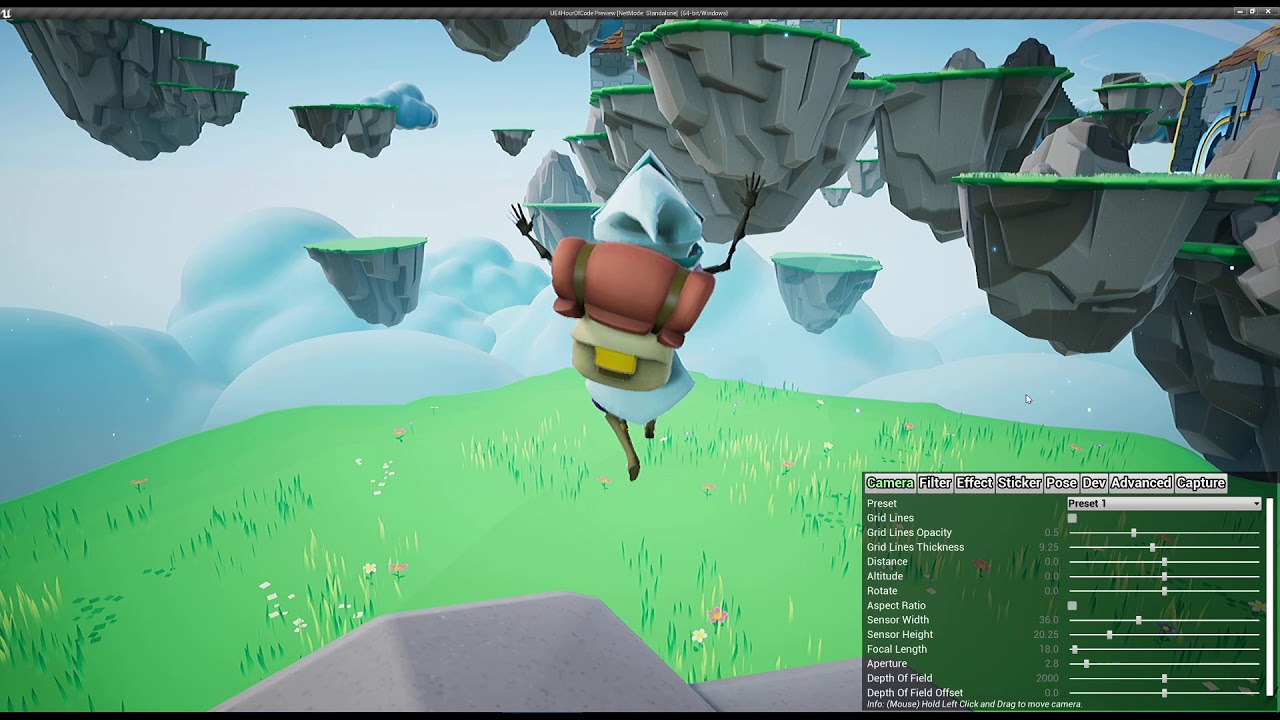Enable the Aspect Ratio checkbox
The height and width of the screenshot is (720, 1280).
coord(1073,606)
